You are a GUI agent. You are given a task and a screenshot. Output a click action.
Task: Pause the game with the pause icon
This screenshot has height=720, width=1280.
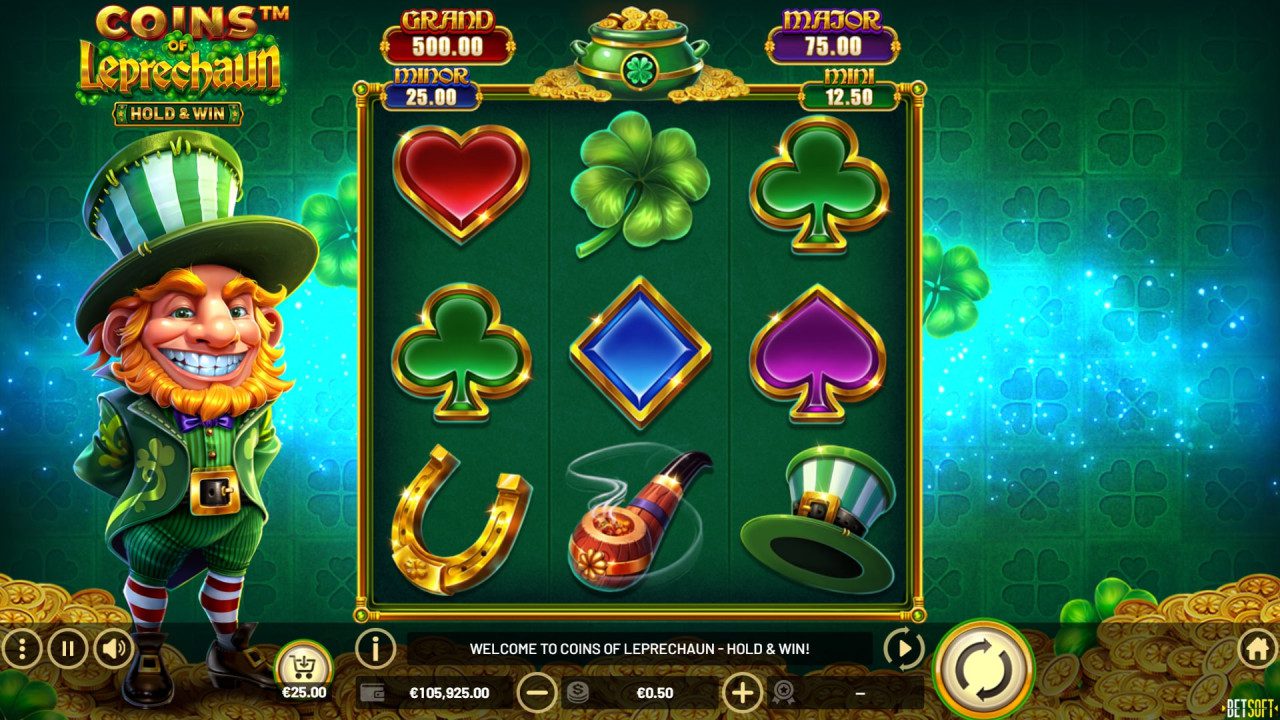tap(66, 650)
